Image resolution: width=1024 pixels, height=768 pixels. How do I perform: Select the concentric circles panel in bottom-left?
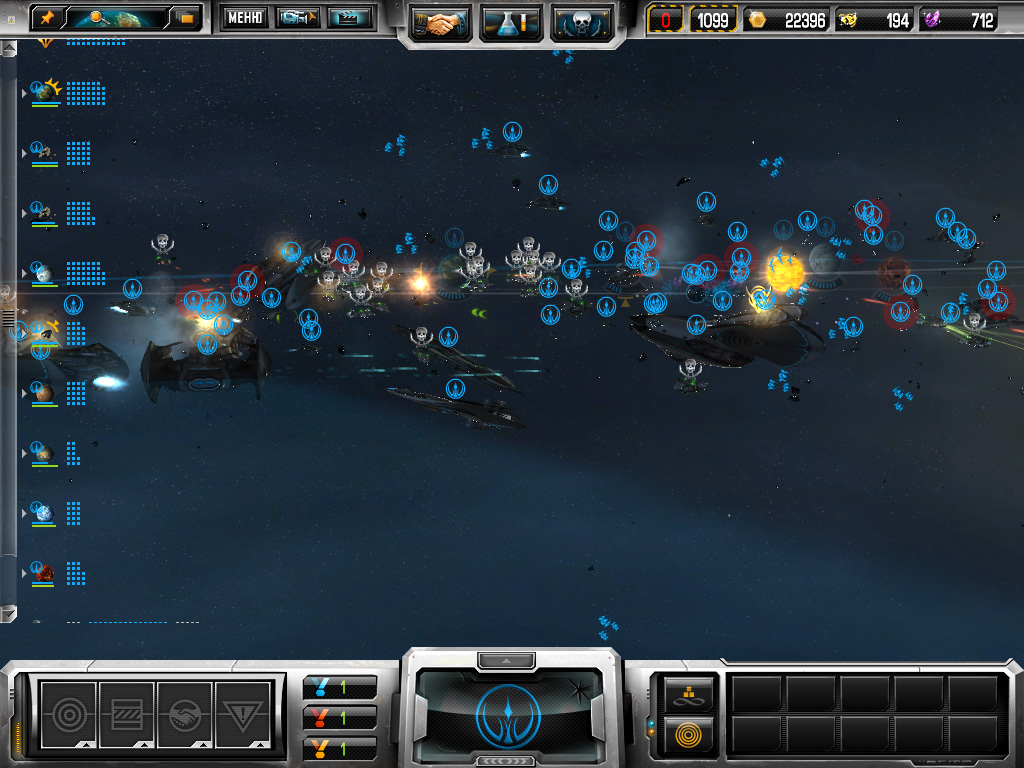click(x=68, y=713)
